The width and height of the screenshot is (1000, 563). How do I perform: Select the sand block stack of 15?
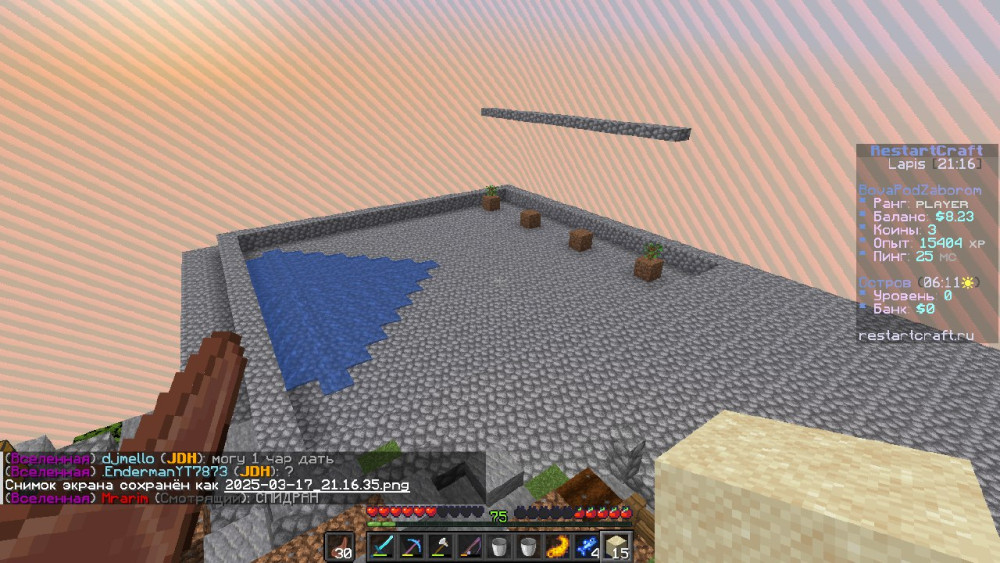point(616,546)
